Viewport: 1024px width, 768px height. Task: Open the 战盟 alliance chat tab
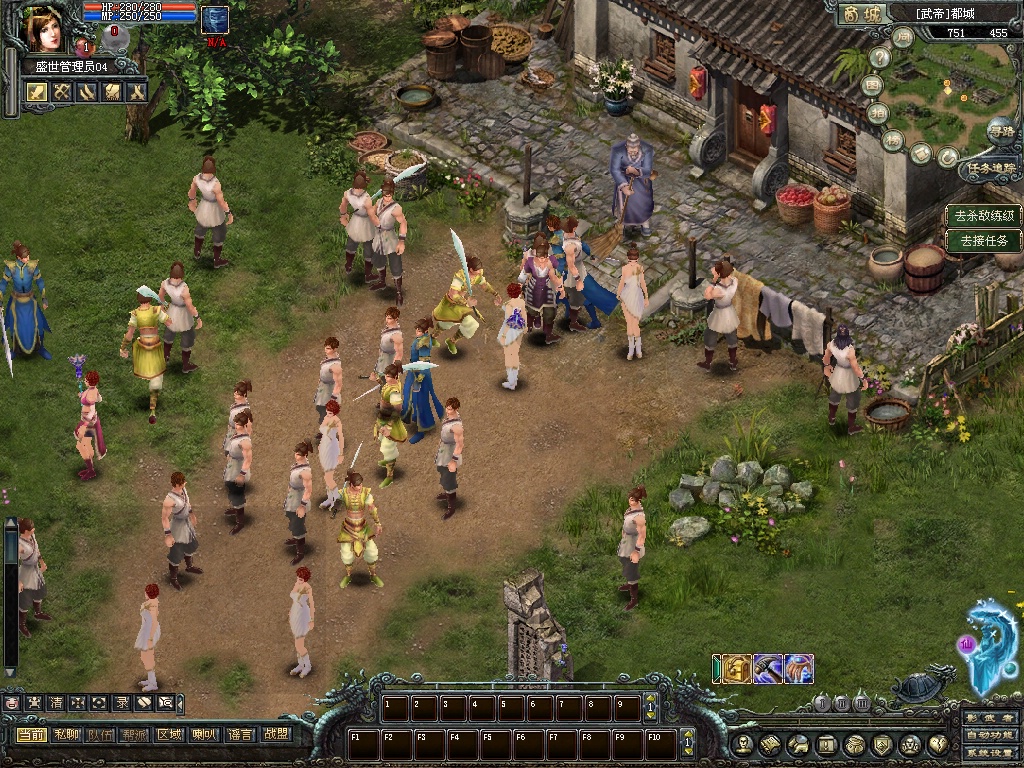pyautogui.click(x=276, y=734)
